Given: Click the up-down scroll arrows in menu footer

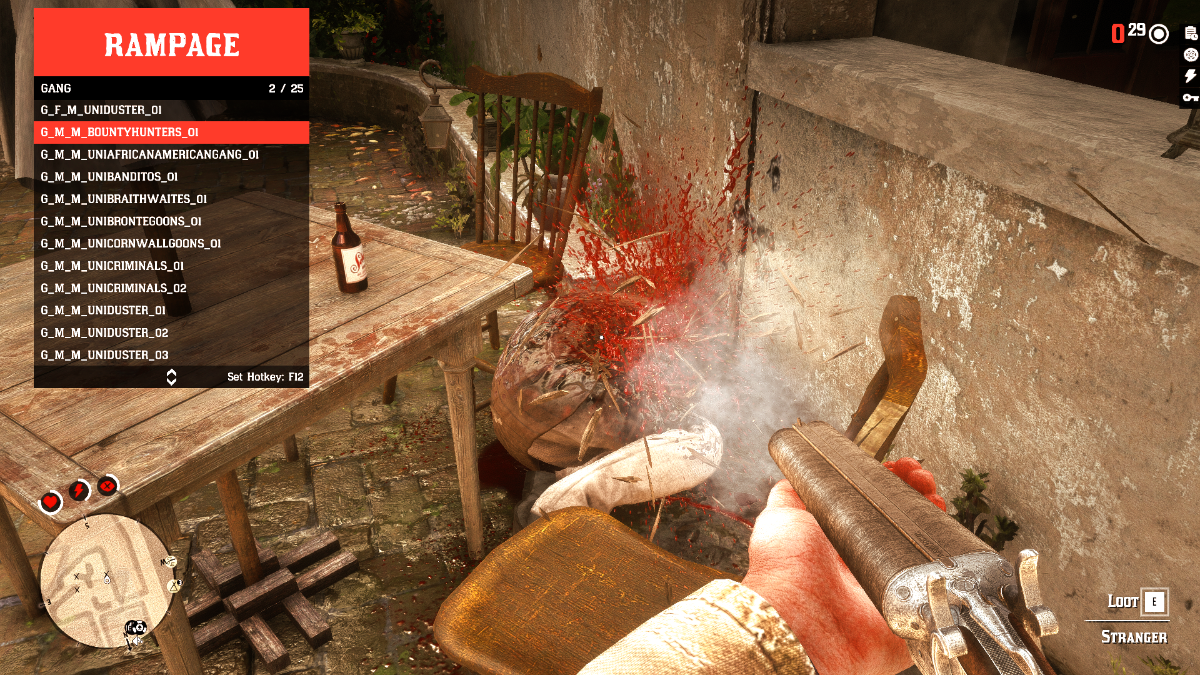Looking at the screenshot, I should pos(171,377).
